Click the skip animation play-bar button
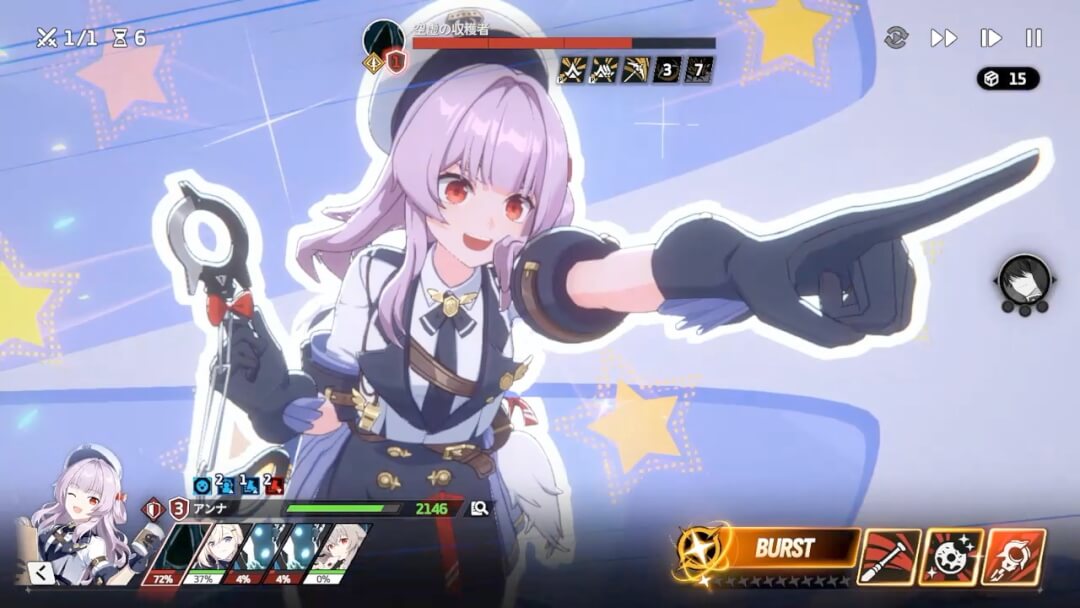 [x=990, y=38]
